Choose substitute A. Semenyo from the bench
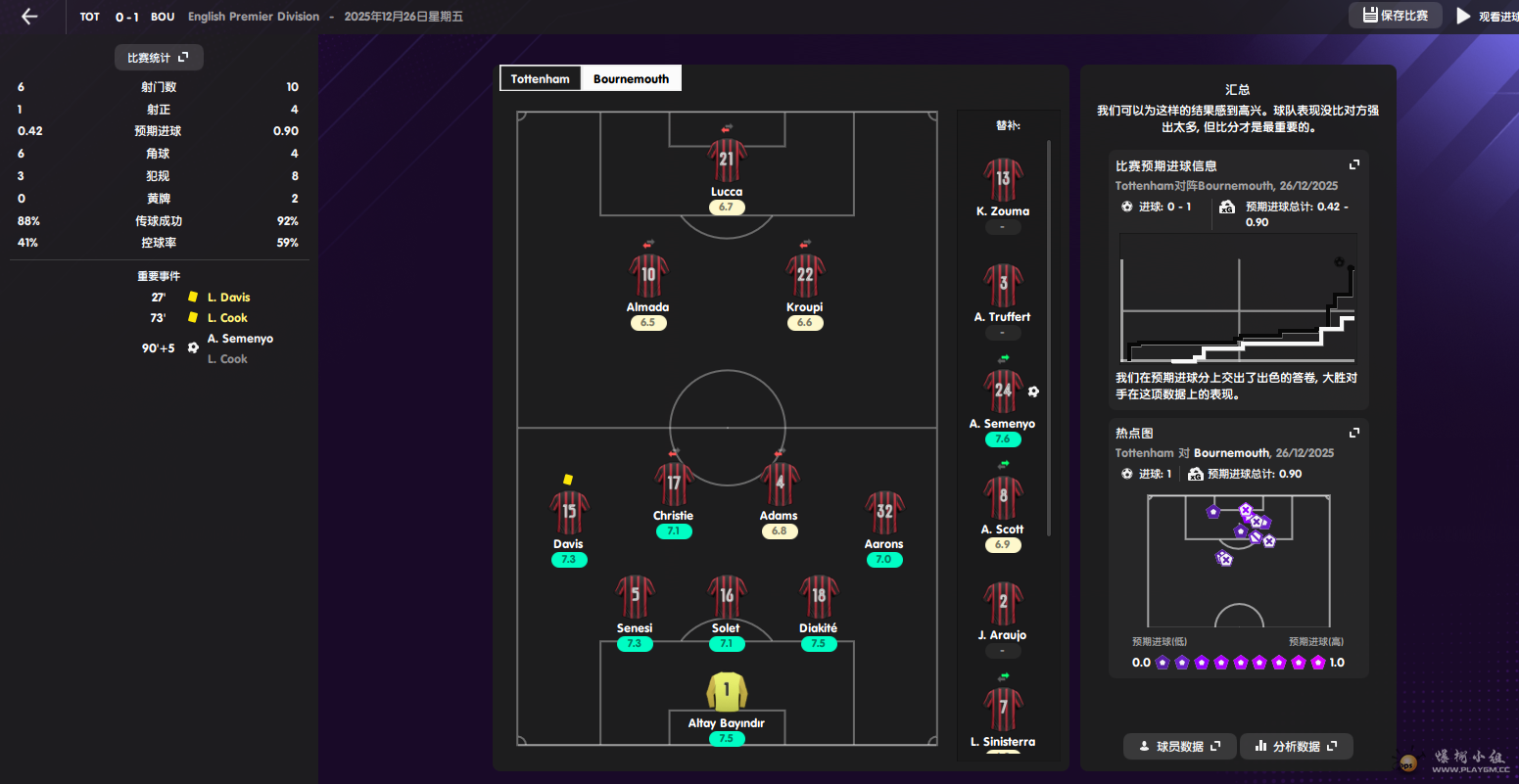The image size is (1519, 784). 1003,392
